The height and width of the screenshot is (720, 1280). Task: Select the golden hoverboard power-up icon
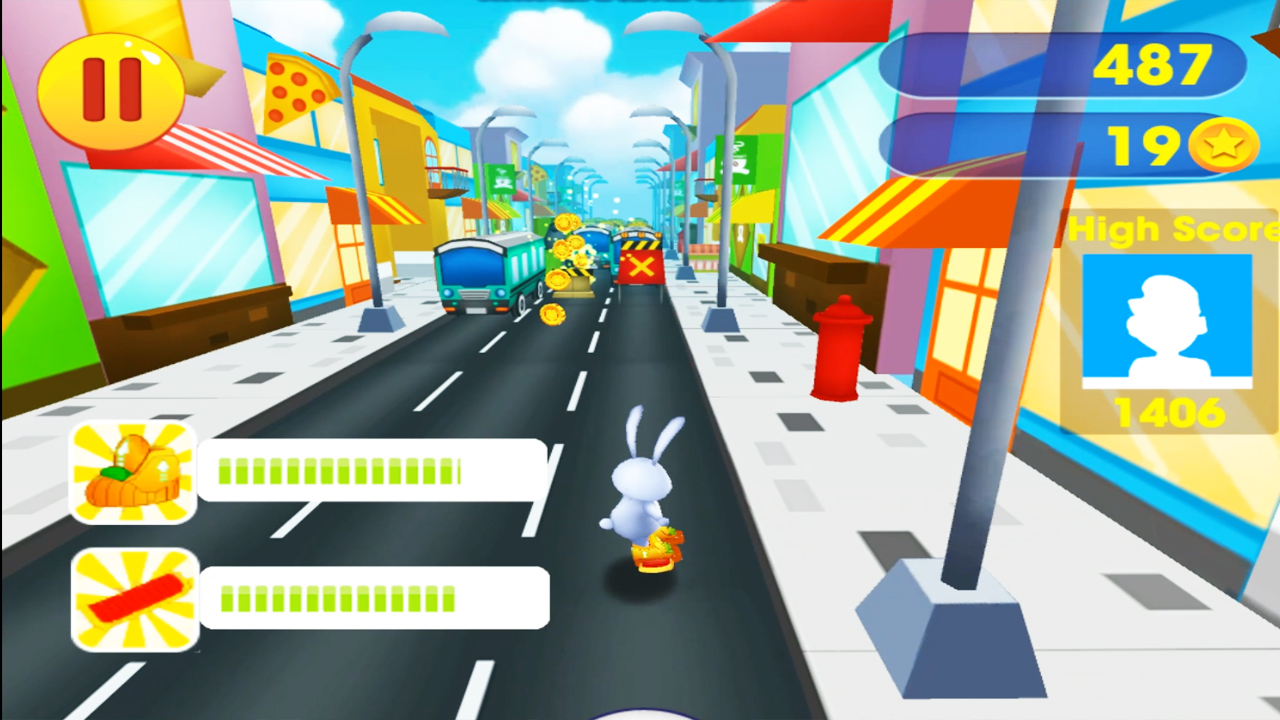click(134, 470)
